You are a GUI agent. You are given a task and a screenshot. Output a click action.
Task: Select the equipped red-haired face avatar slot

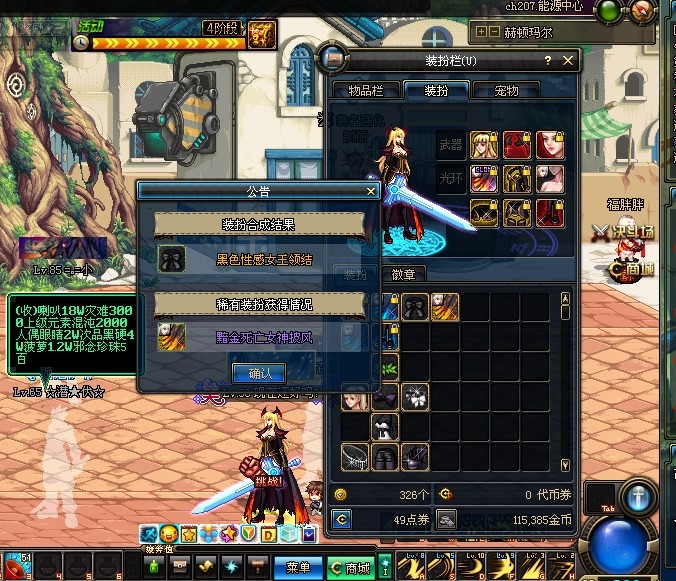(x=549, y=146)
